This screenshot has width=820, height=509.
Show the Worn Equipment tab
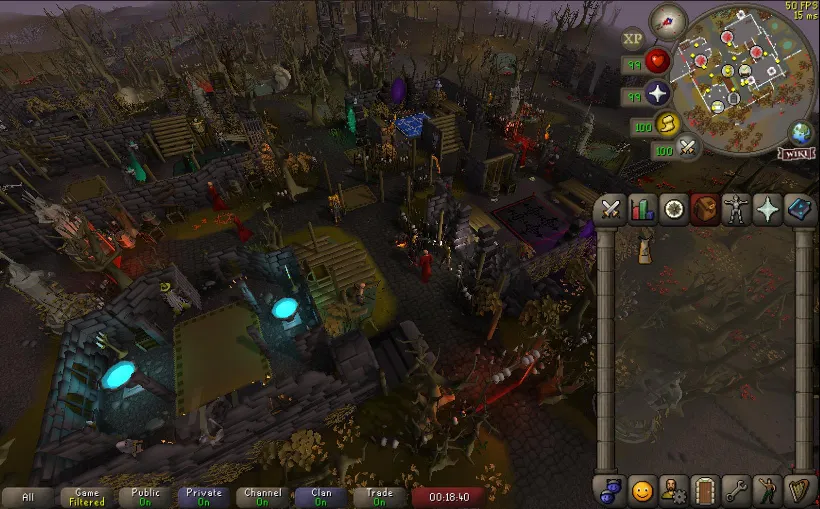tap(736, 210)
